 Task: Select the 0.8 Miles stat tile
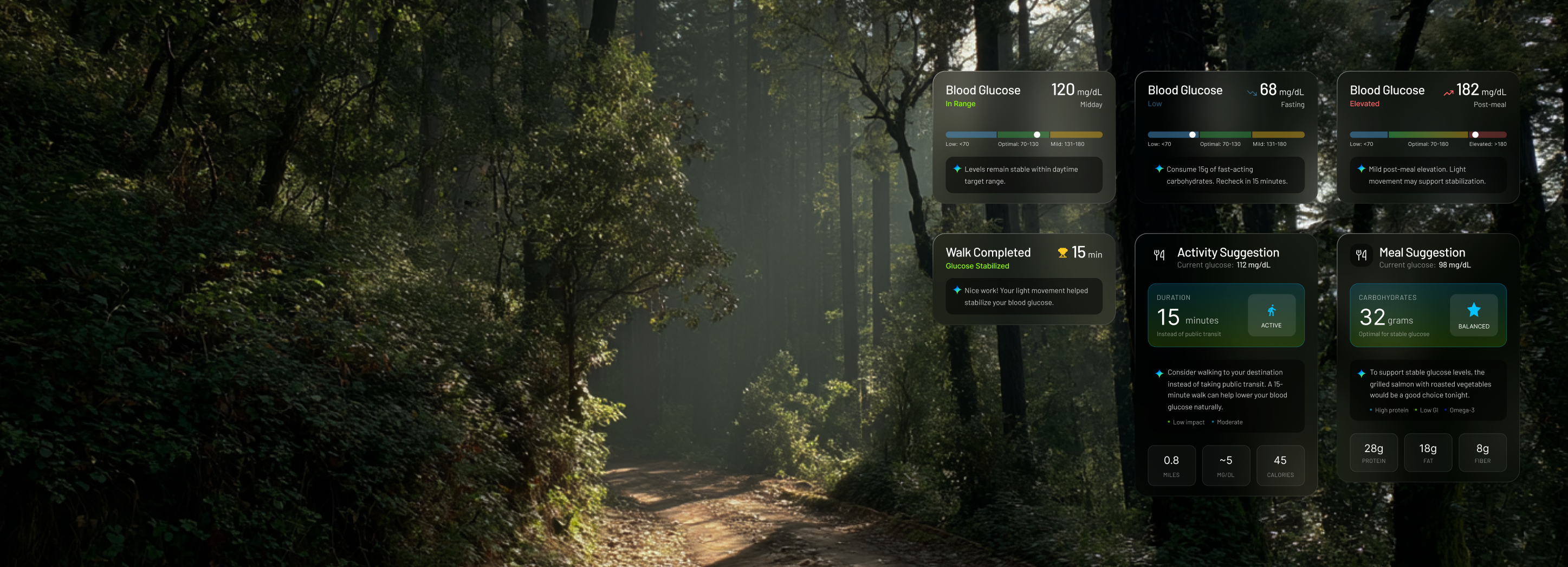(1171, 465)
